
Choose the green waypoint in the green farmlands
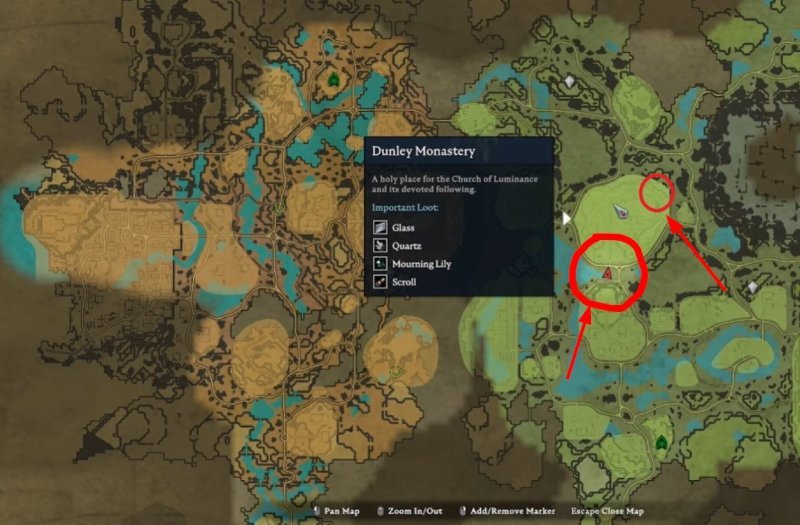tap(661, 441)
